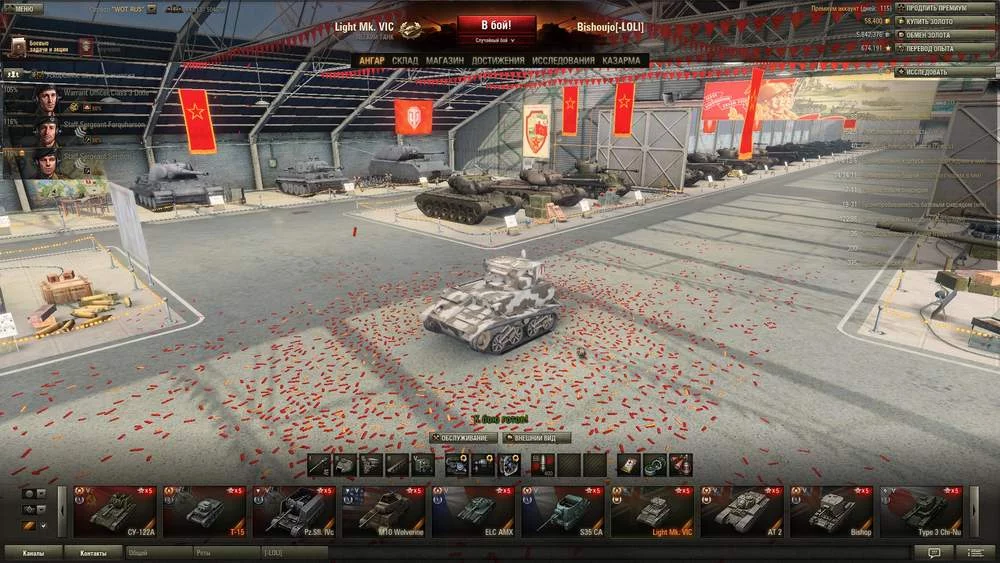
Task: Open the МАГАЗИН tab
Action: point(444,61)
